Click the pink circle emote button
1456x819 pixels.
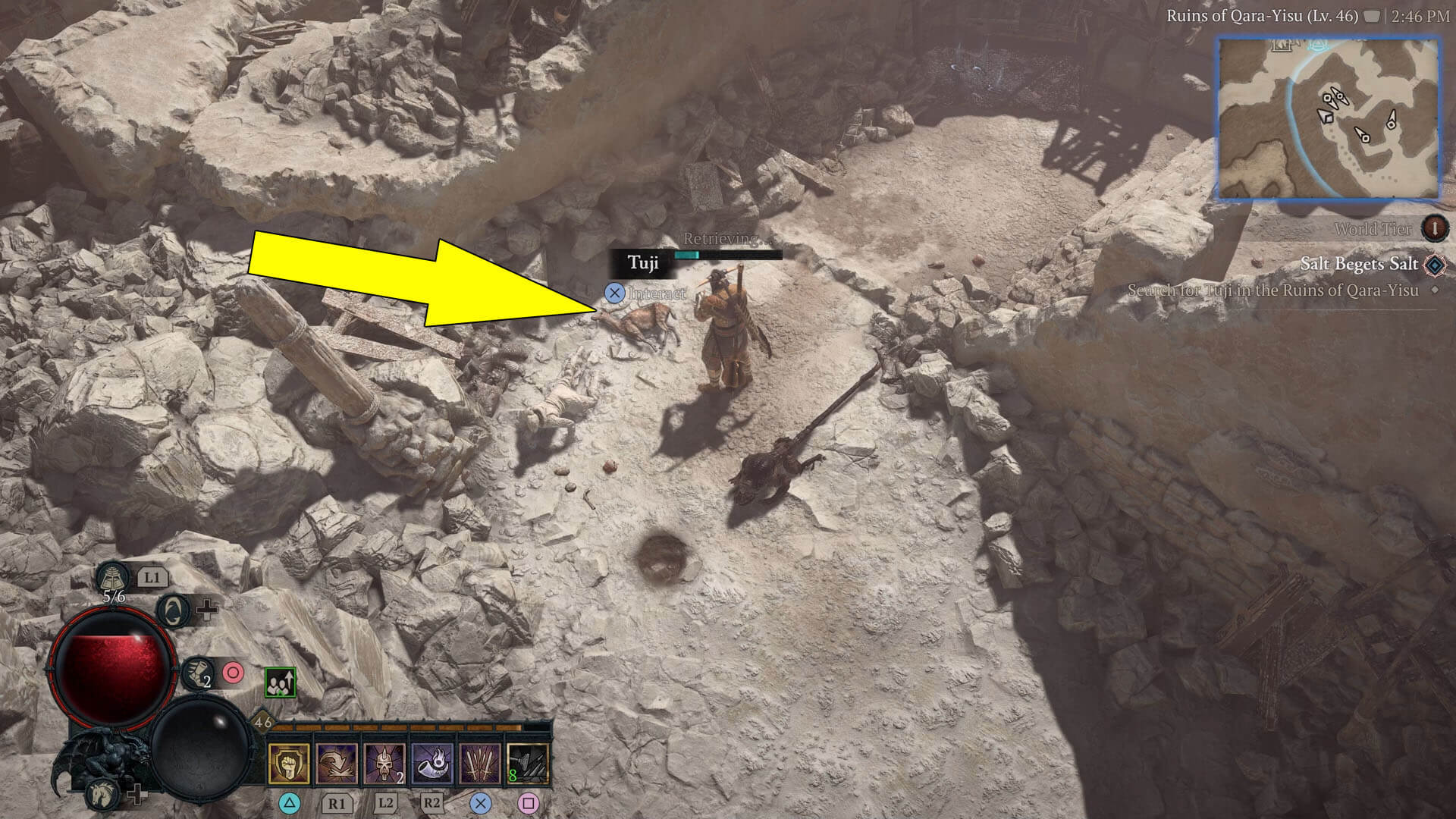coord(234,672)
